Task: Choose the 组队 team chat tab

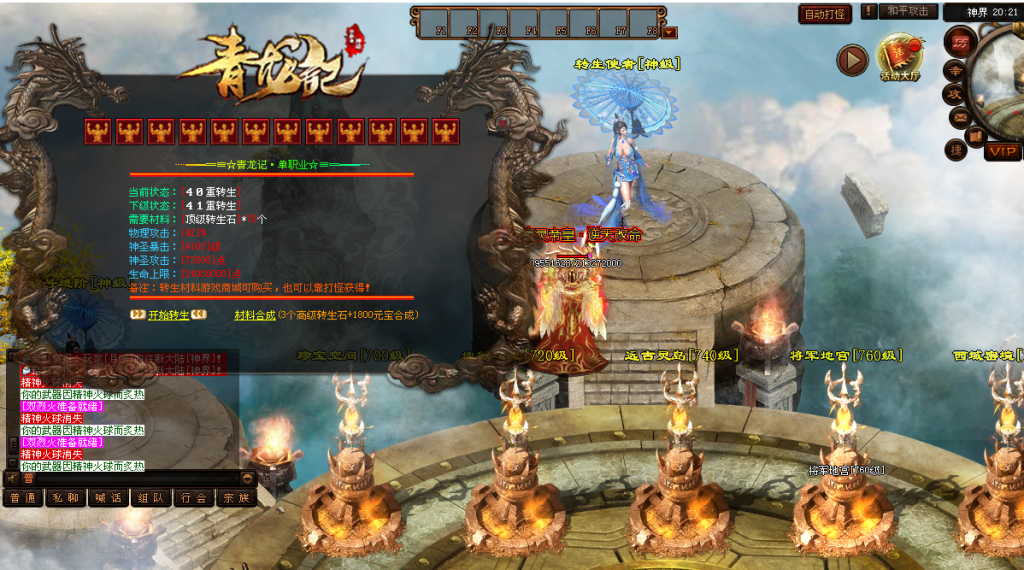Action: click(151, 498)
